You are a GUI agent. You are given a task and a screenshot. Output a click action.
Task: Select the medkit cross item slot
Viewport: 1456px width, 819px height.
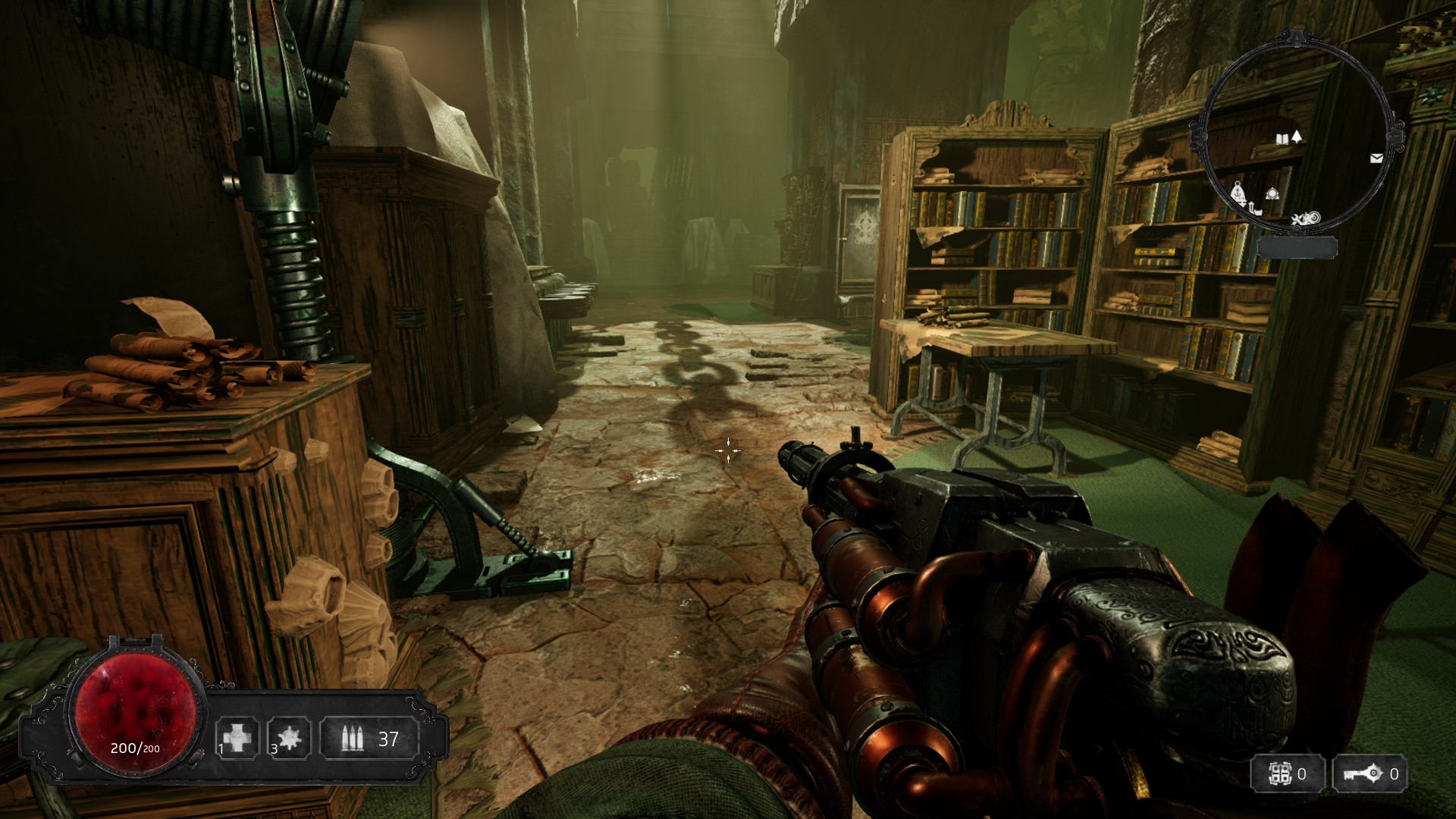tap(237, 738)
